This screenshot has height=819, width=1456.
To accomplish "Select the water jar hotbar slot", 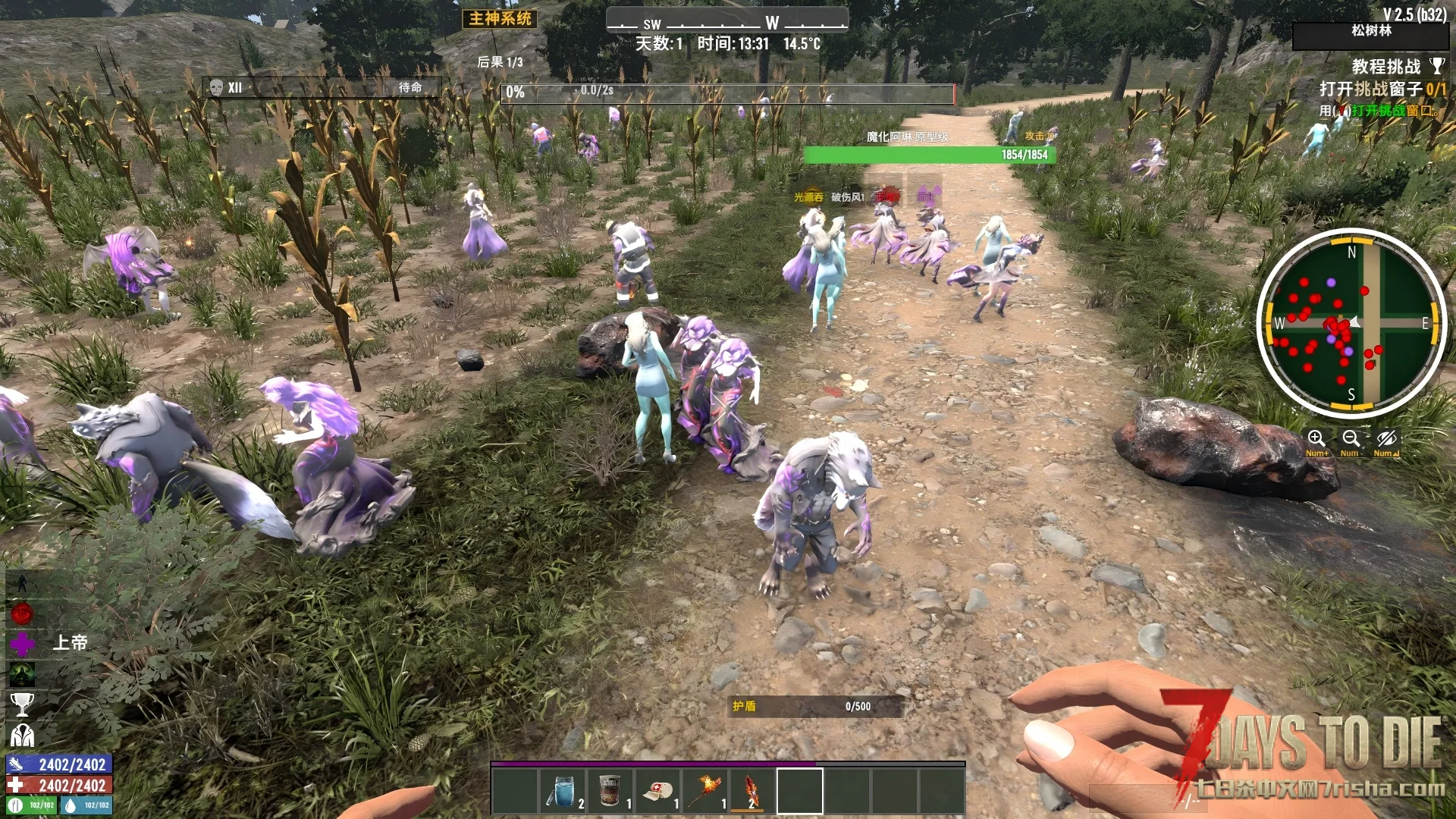I will coord(562,790).
